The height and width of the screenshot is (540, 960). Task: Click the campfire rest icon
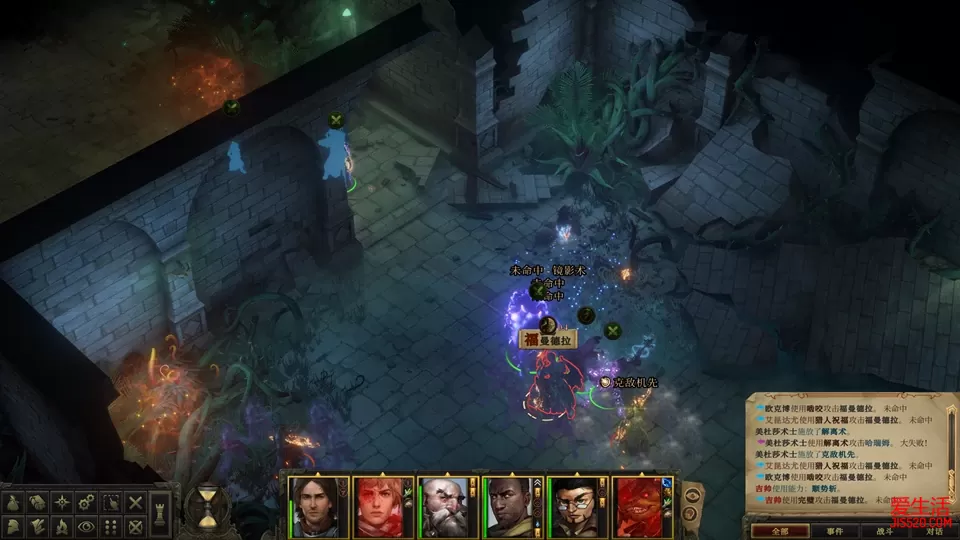tap(63, 524)
